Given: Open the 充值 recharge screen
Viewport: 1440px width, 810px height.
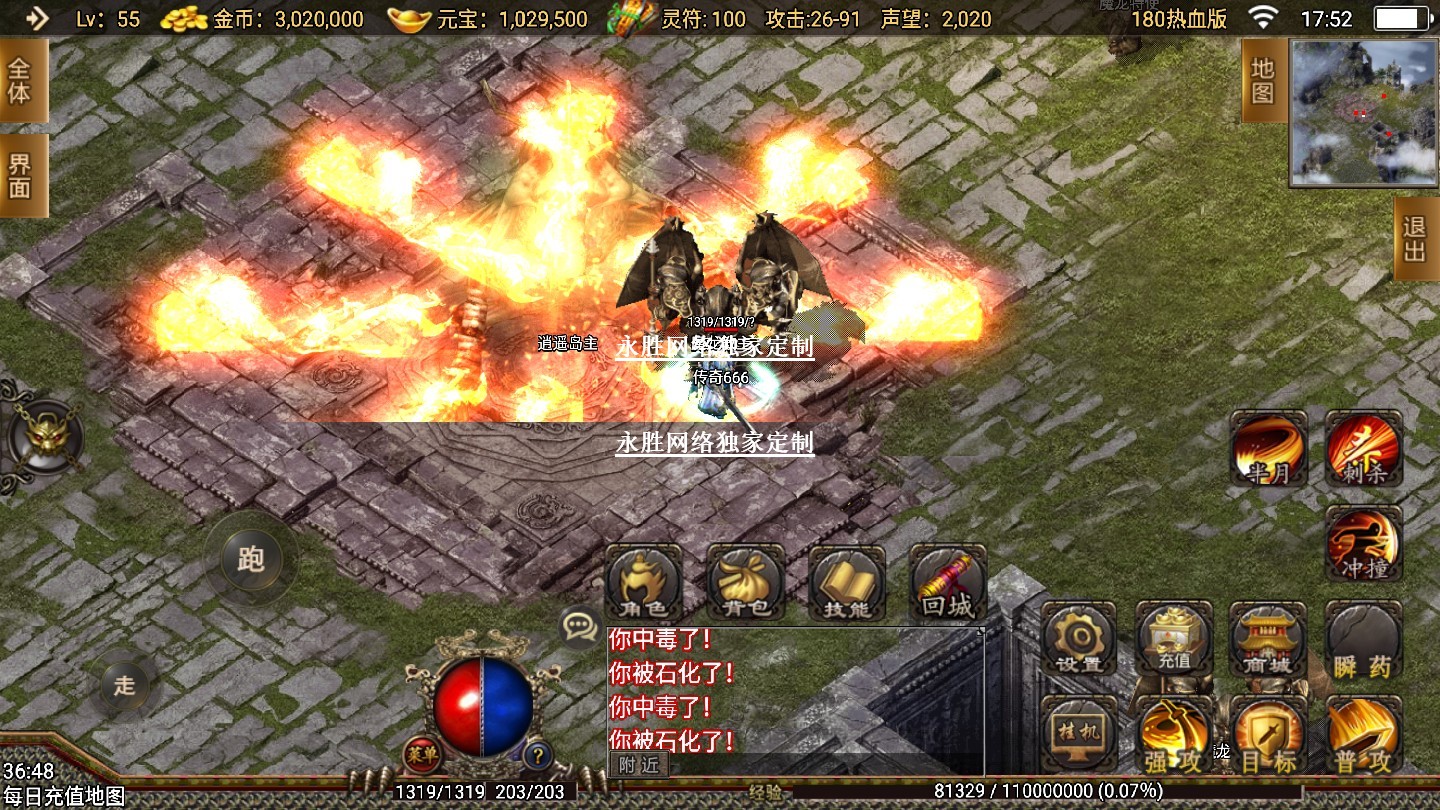Looking at the screenshot, I should click(x=1174, y=640).
